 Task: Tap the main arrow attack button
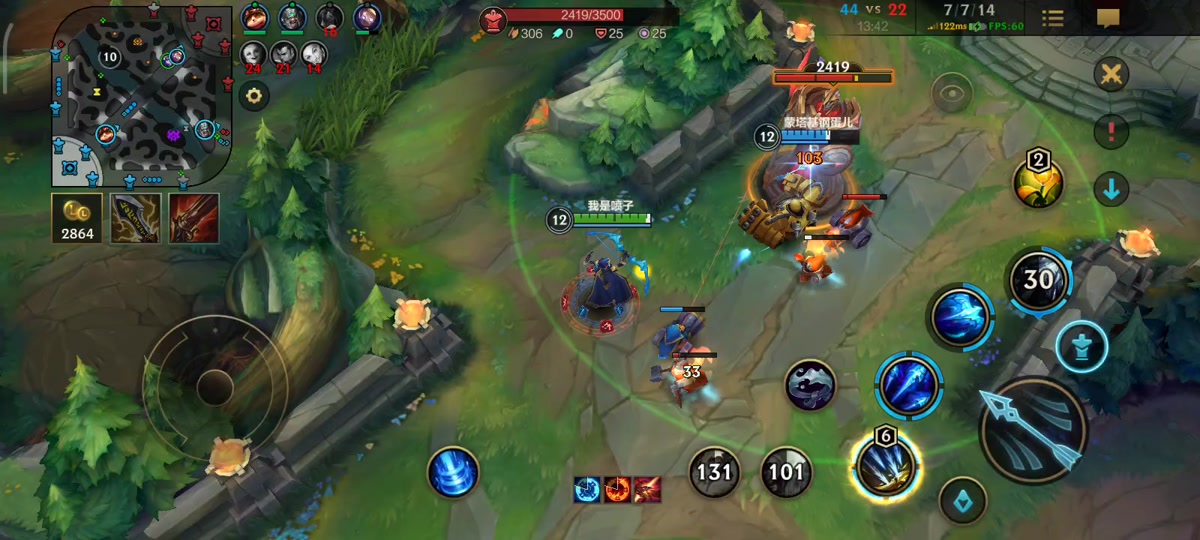(1032, 431)
